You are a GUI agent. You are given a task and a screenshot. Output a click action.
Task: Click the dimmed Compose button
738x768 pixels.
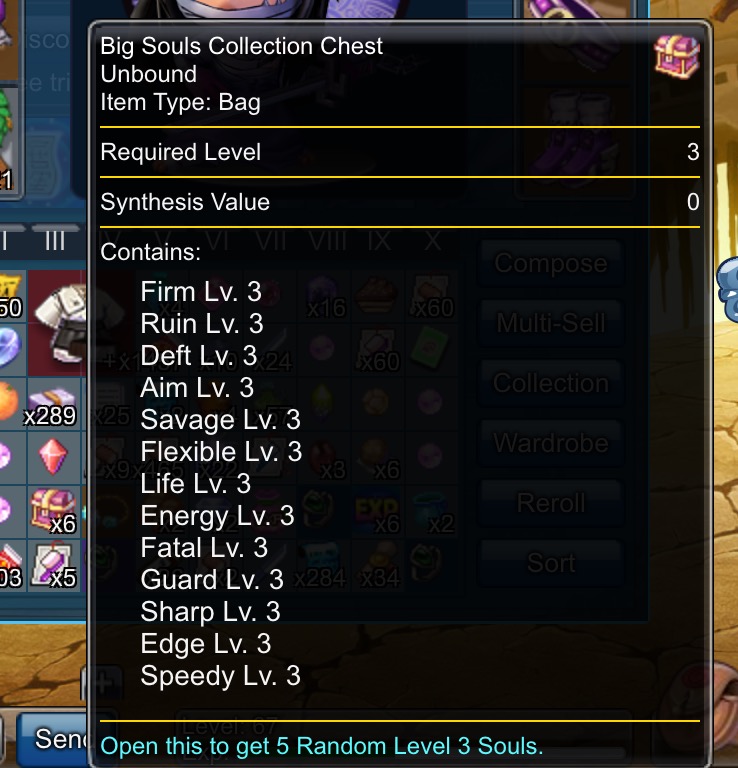pos(550,264)
